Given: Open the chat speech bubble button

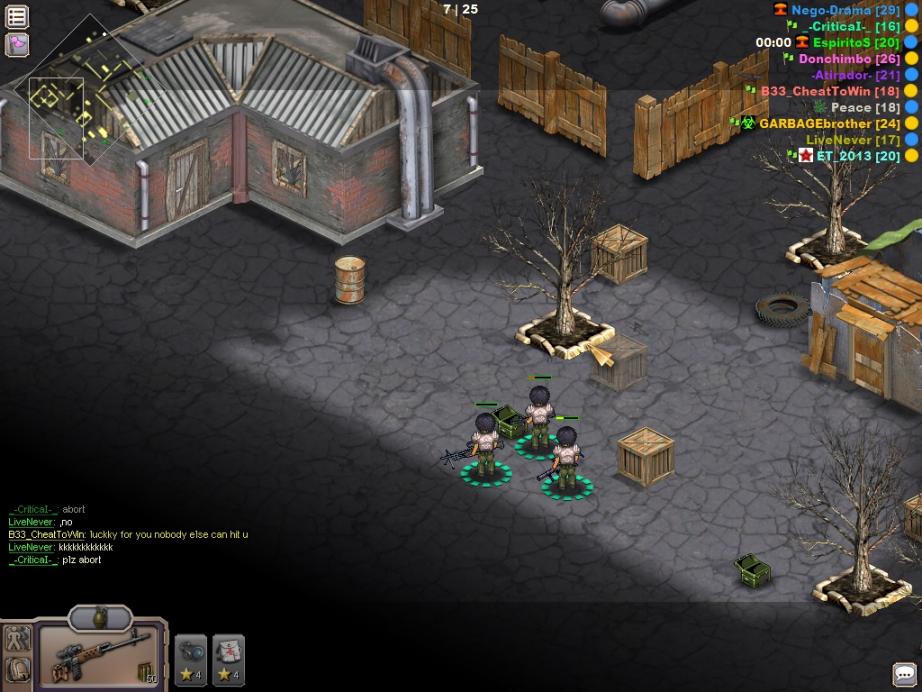Looking at the screenshot, I should point(904,674).
